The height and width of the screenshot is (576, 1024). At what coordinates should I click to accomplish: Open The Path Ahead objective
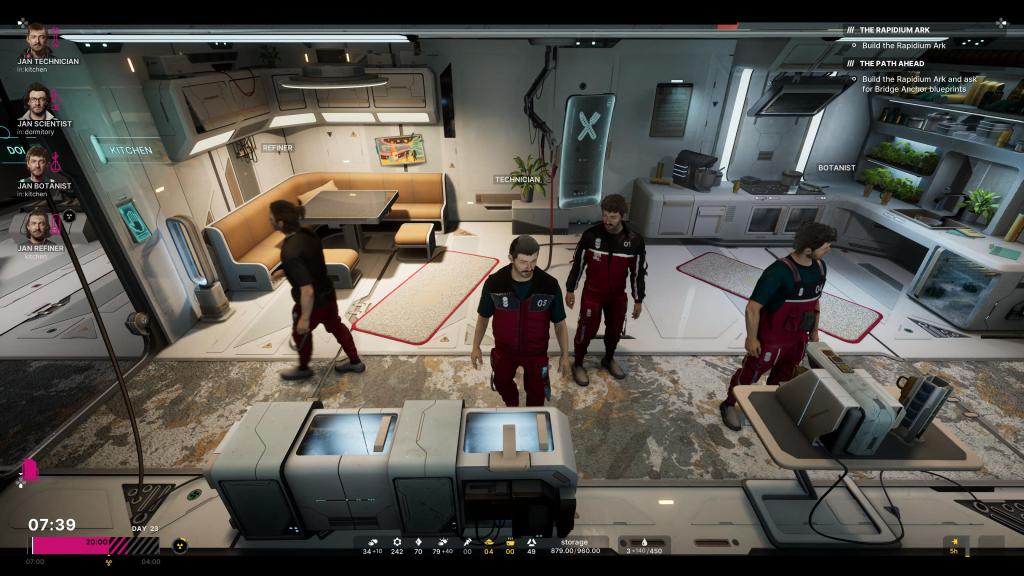pos(891,63)
